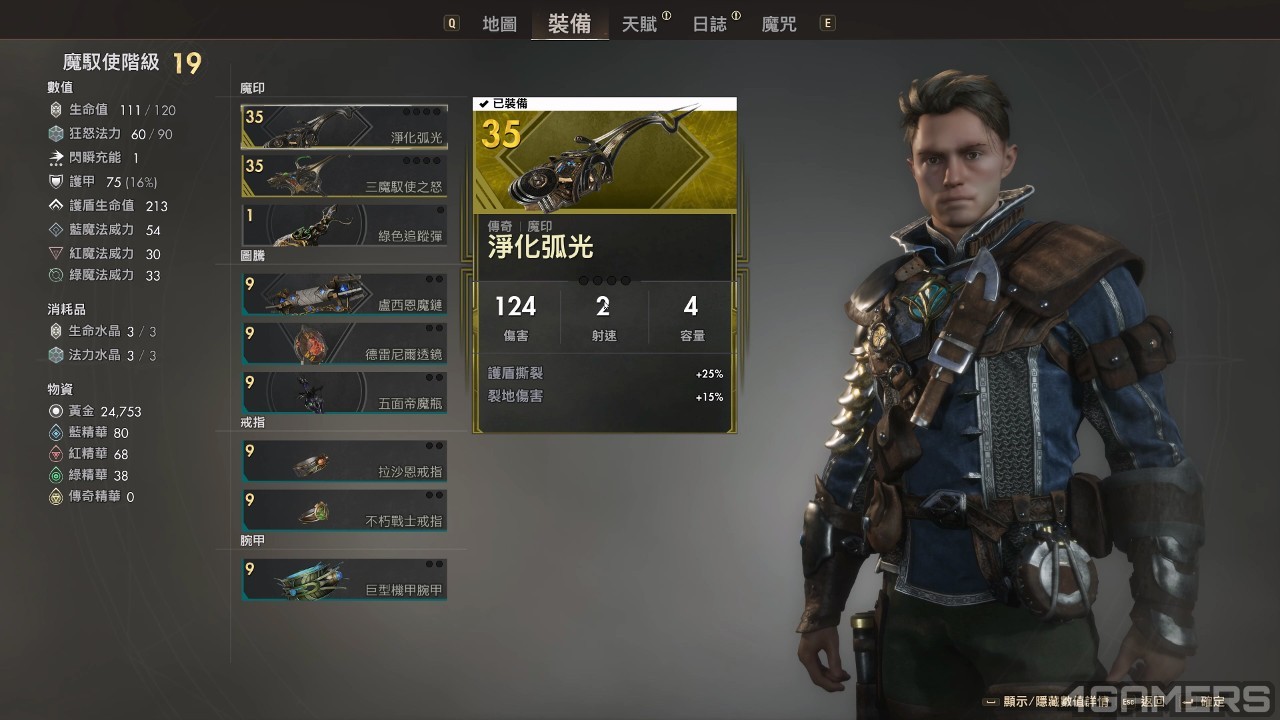This screenshot has width=1280, height=720.
Task: Select the 盧西恩魔鏈 totem slot
Action: [x=344, y=294]
